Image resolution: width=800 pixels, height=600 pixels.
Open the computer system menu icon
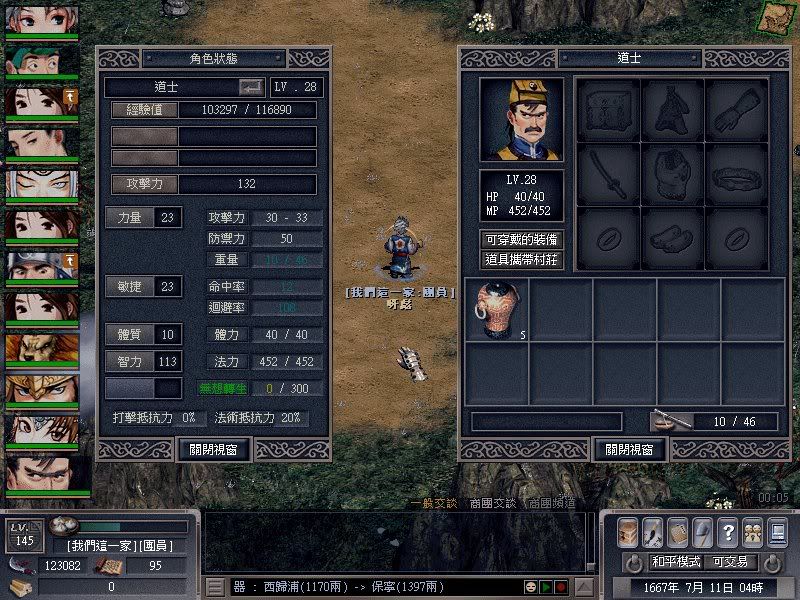[x=776, y=531]
